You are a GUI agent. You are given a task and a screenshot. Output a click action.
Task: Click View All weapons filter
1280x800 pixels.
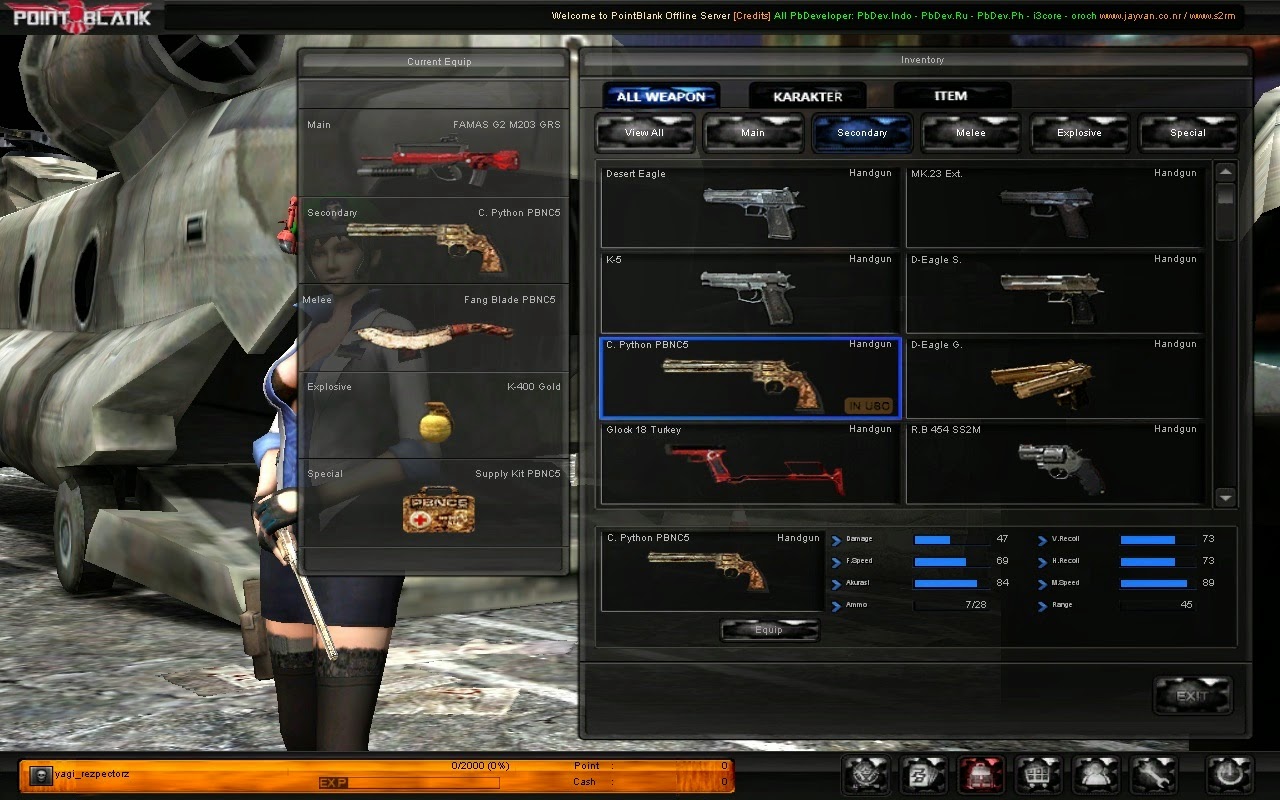click(x=644, y=132)
